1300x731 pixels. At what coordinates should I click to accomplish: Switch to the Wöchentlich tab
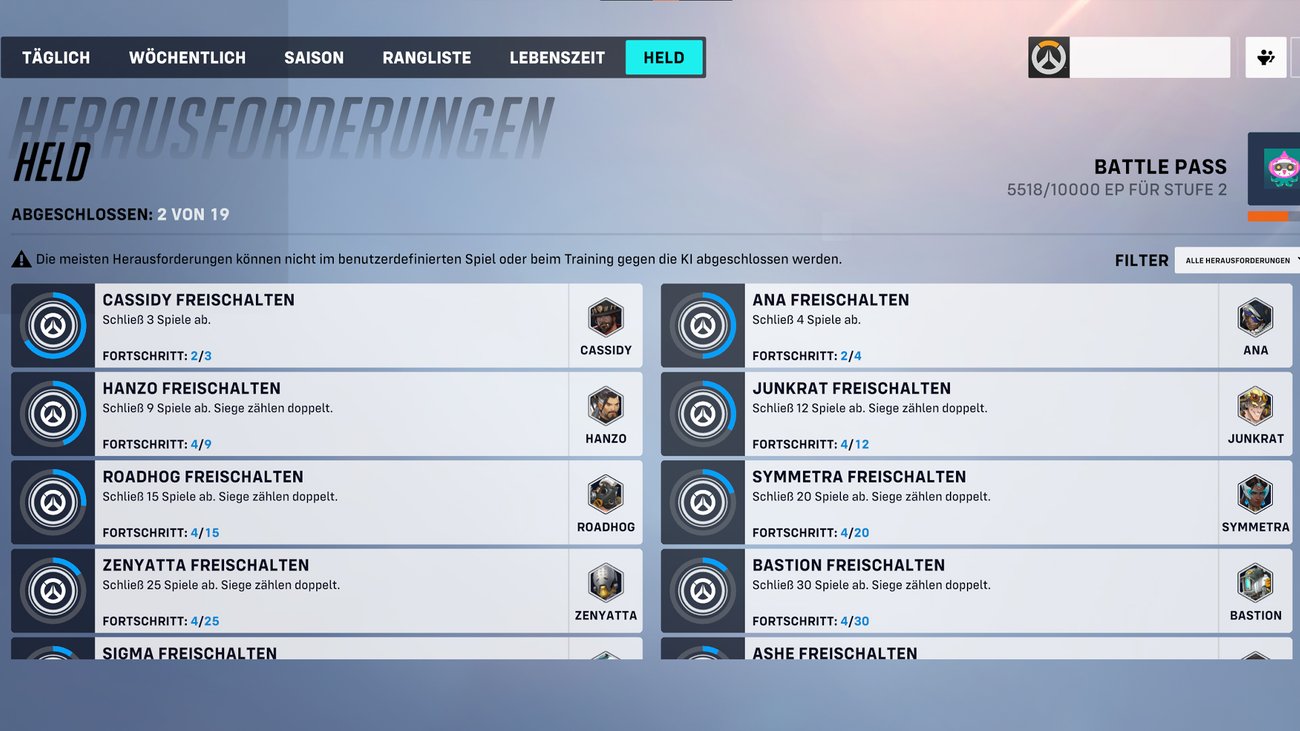(x=187, y=57)
